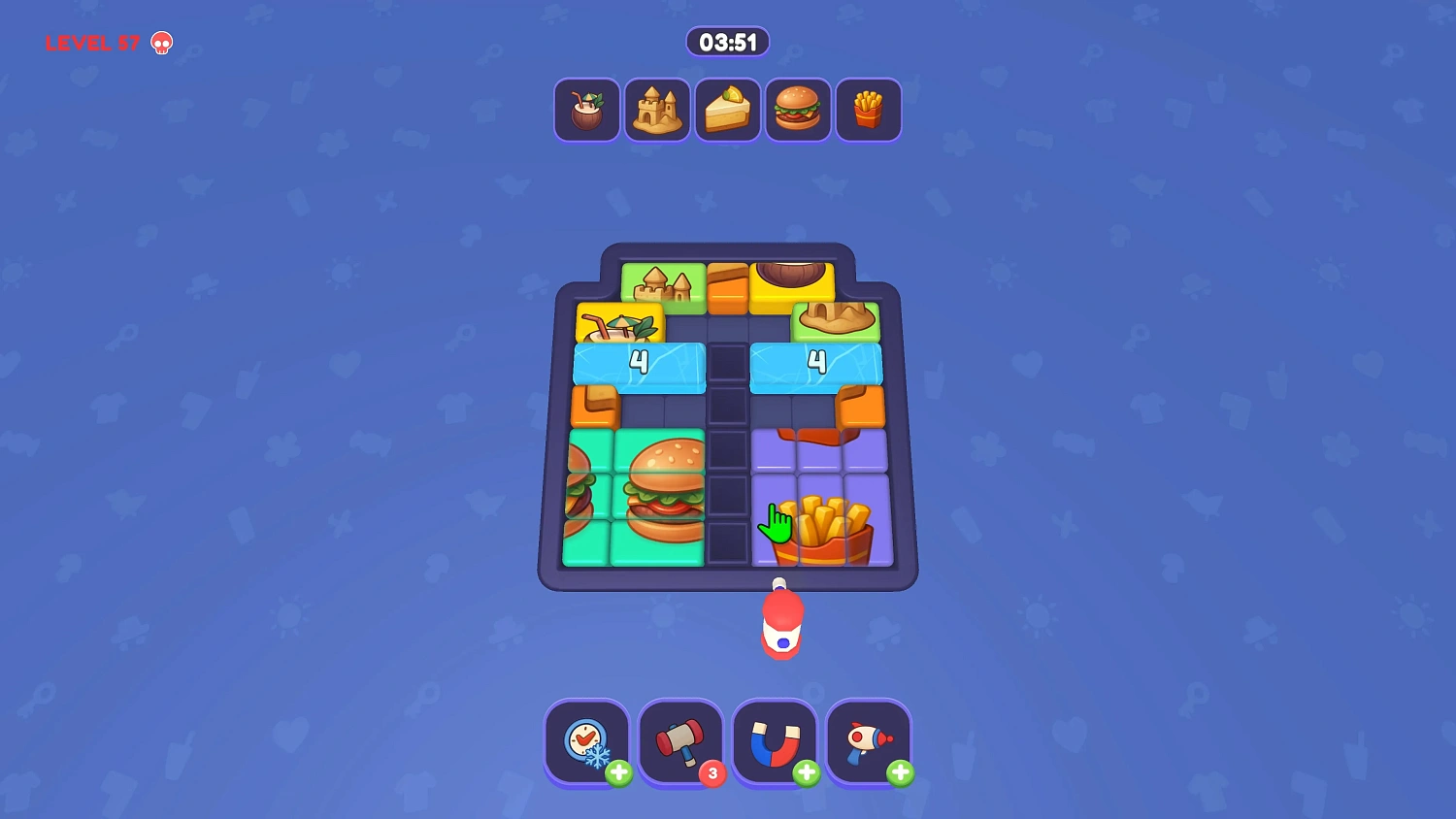The image size is (1456, 819).
Task: Tap the left ice block showing 4
Action: [x=639, y=366]
